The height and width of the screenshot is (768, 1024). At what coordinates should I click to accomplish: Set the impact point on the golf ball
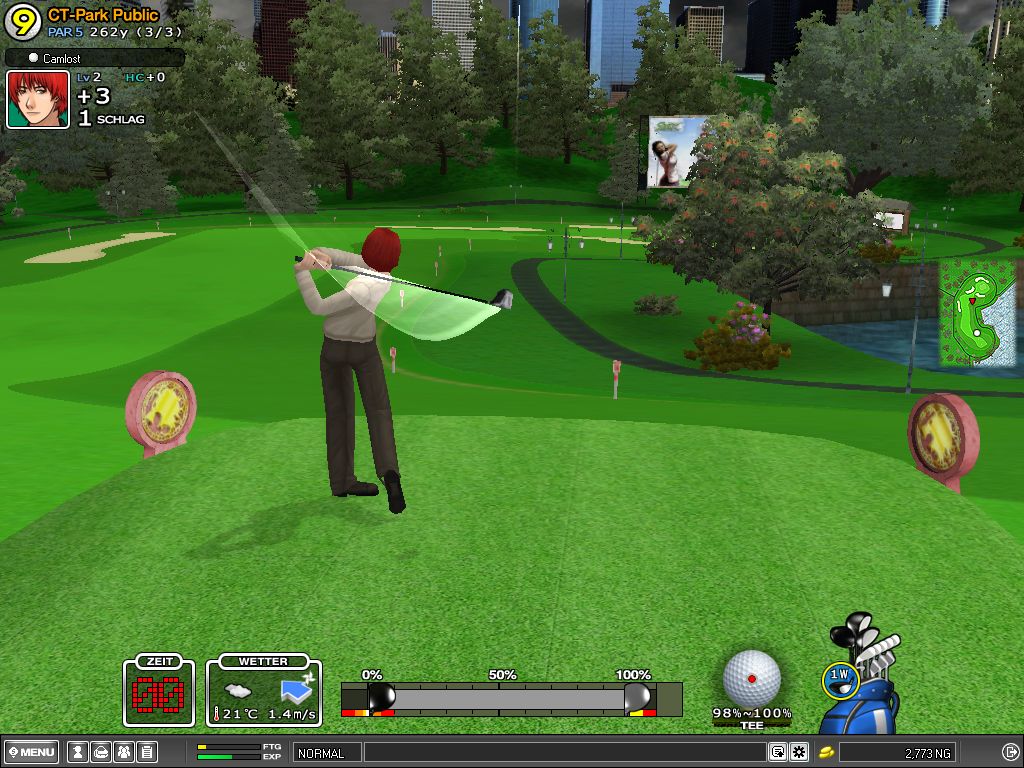coord(751,678)
